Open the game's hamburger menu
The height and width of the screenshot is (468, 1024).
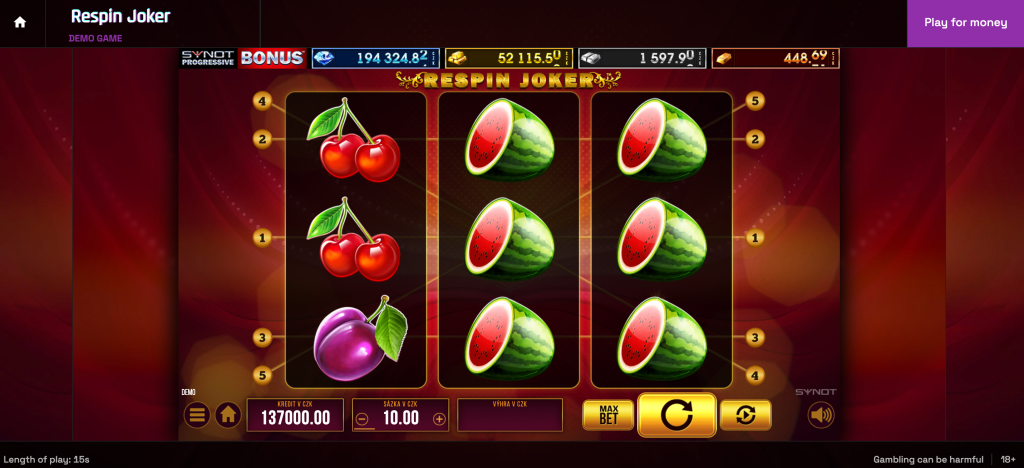click(197, 414)
